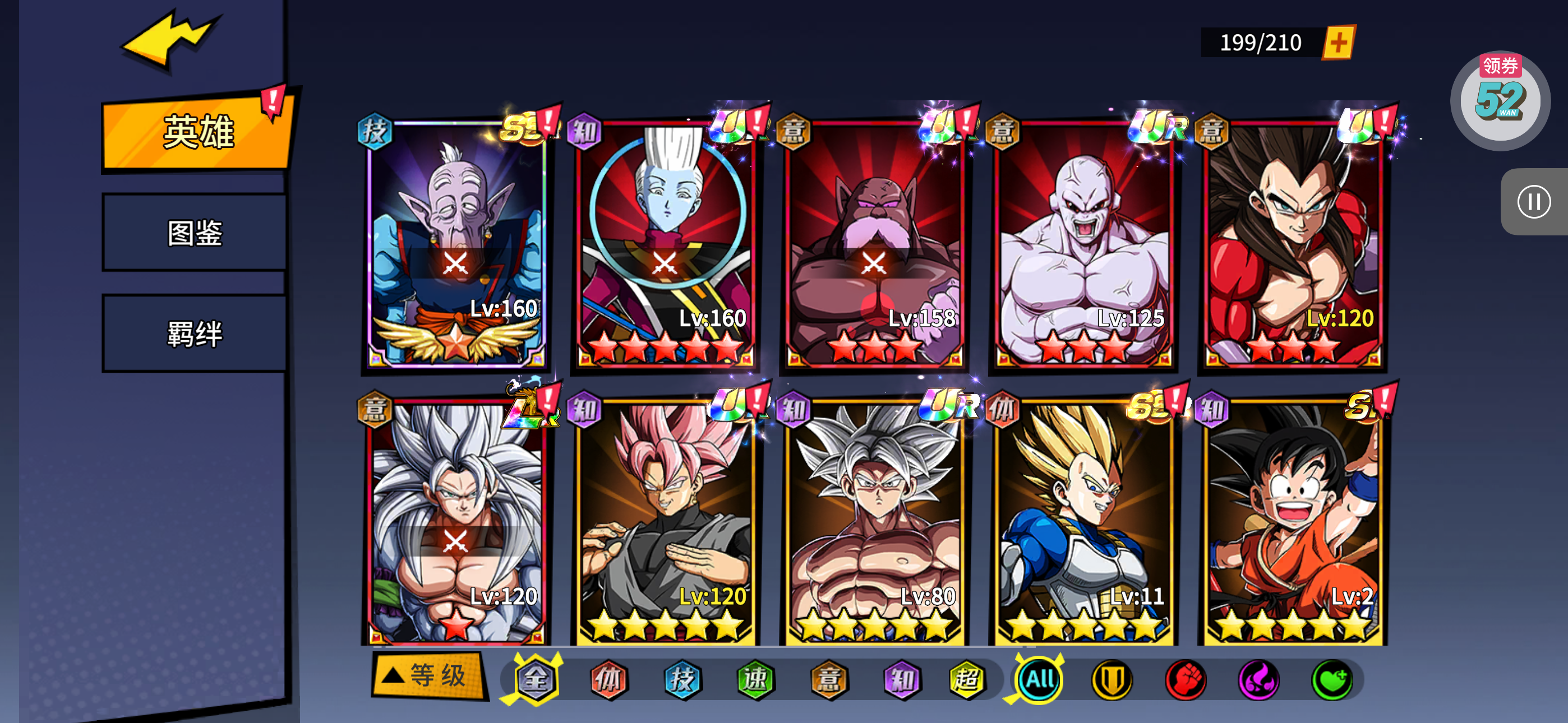
Task: Show only shield role heroes
Action: click(x=1112, y=679)
